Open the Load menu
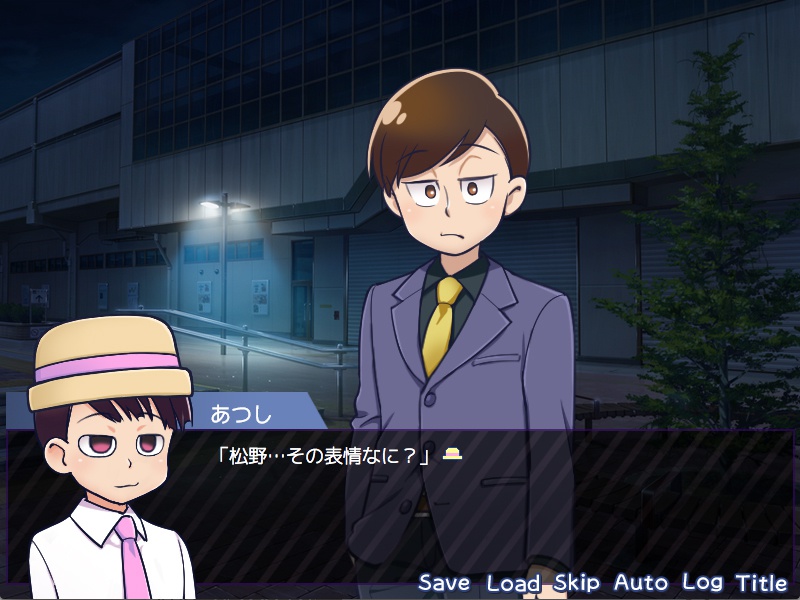 [x=513, y=582]
